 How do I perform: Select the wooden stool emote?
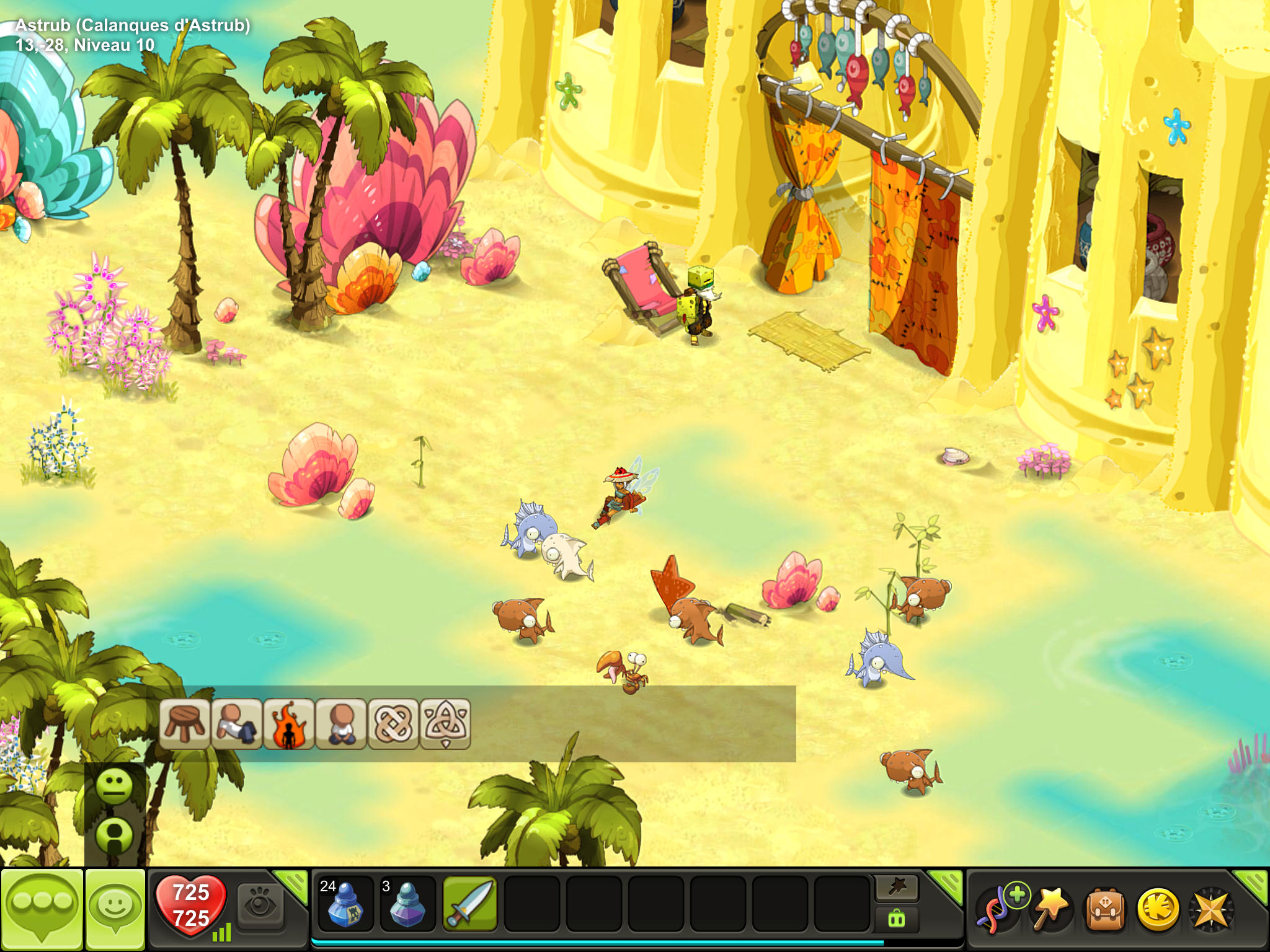tap(184, 723)
